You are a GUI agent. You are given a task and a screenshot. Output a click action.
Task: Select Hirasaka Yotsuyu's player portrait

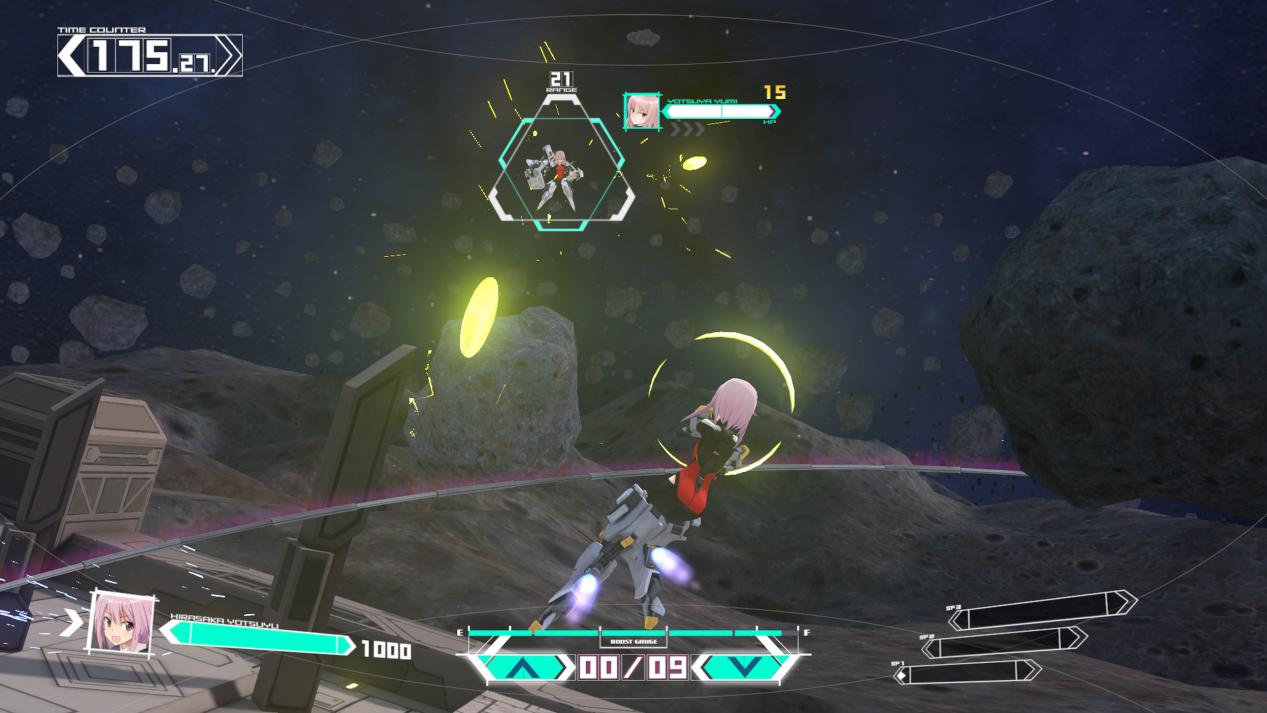[x=121, y=624]
